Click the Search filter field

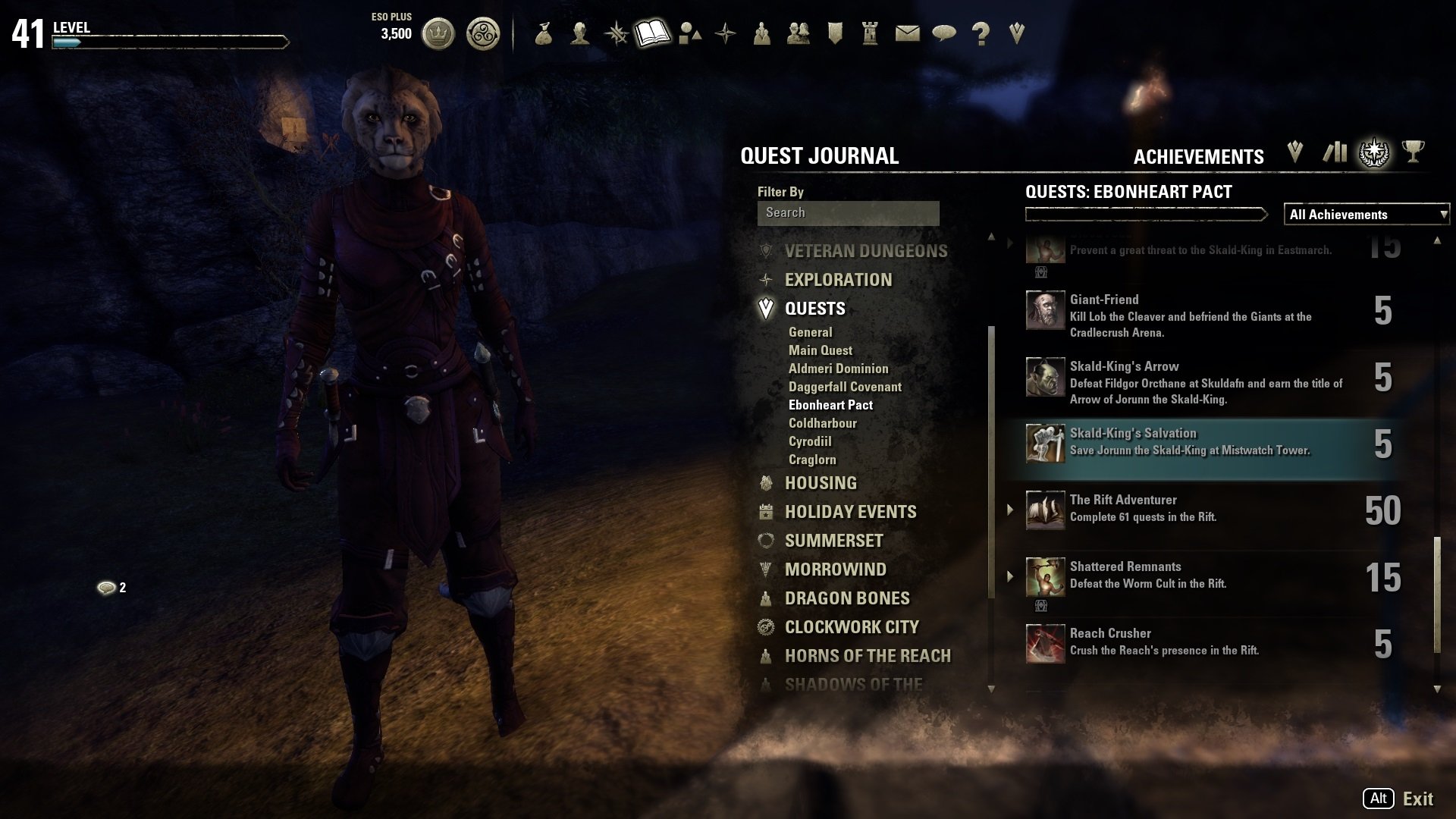point(848,213)
